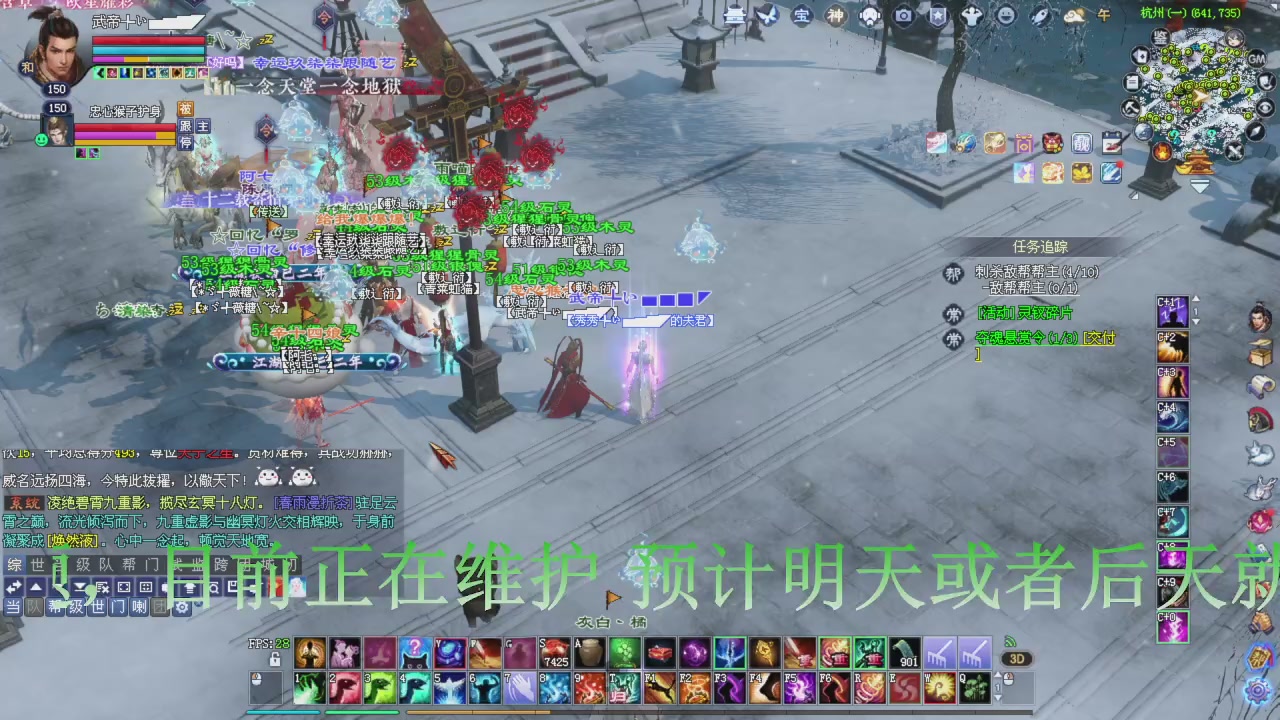Screen dimensions: 1280x720
Task: Open the filled down-triangle dropdown in the chat toolbar
Action: 80,587
